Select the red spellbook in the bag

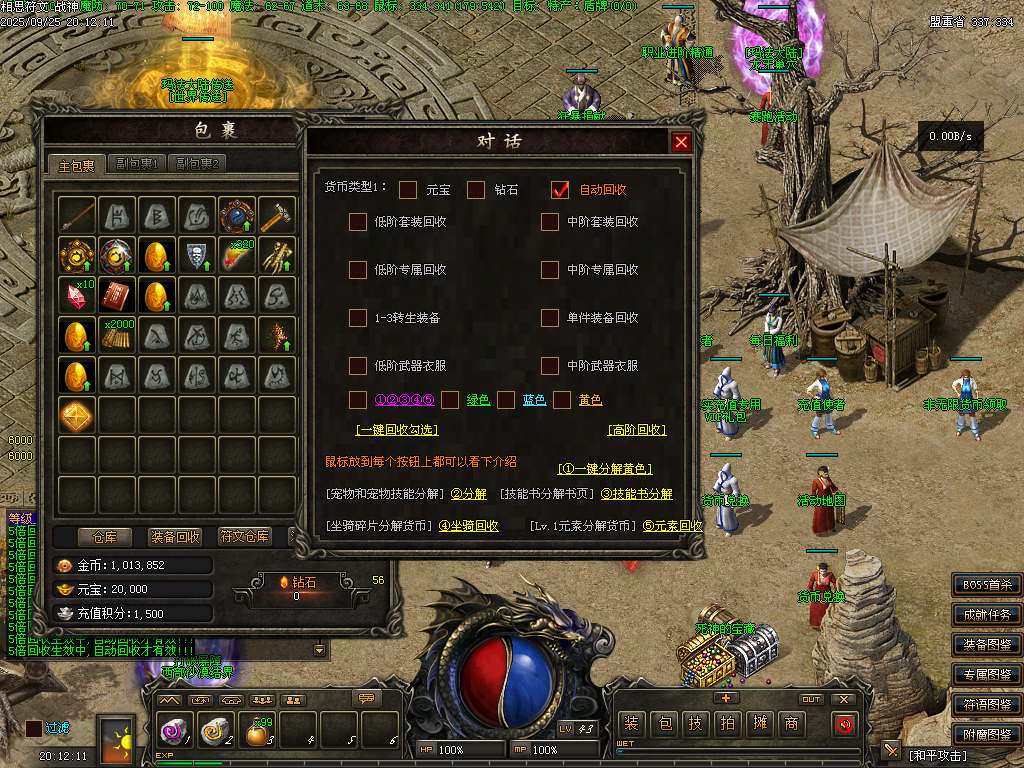pos(117,295)
